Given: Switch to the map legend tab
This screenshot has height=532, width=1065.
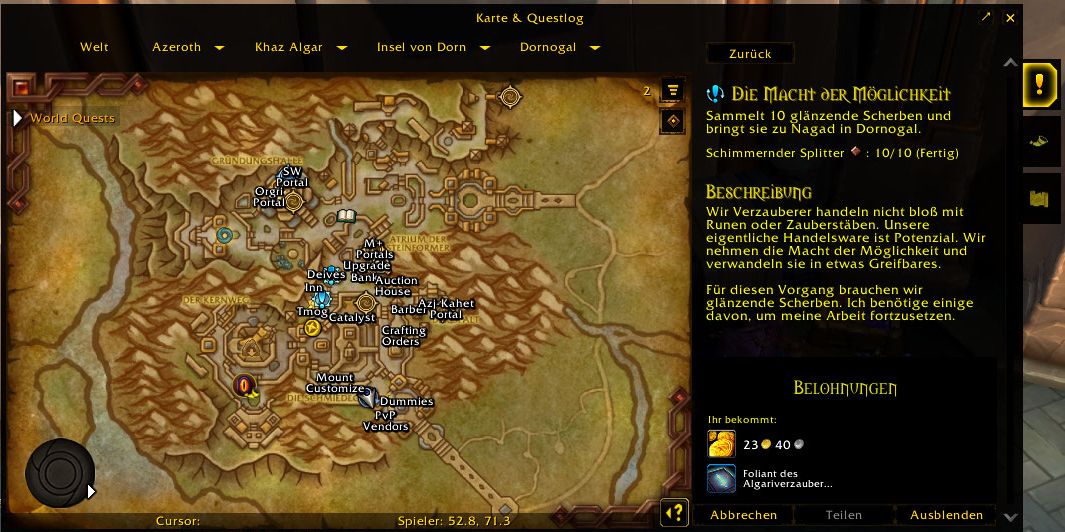Looking at the screenshot, I should [1039, 198].
